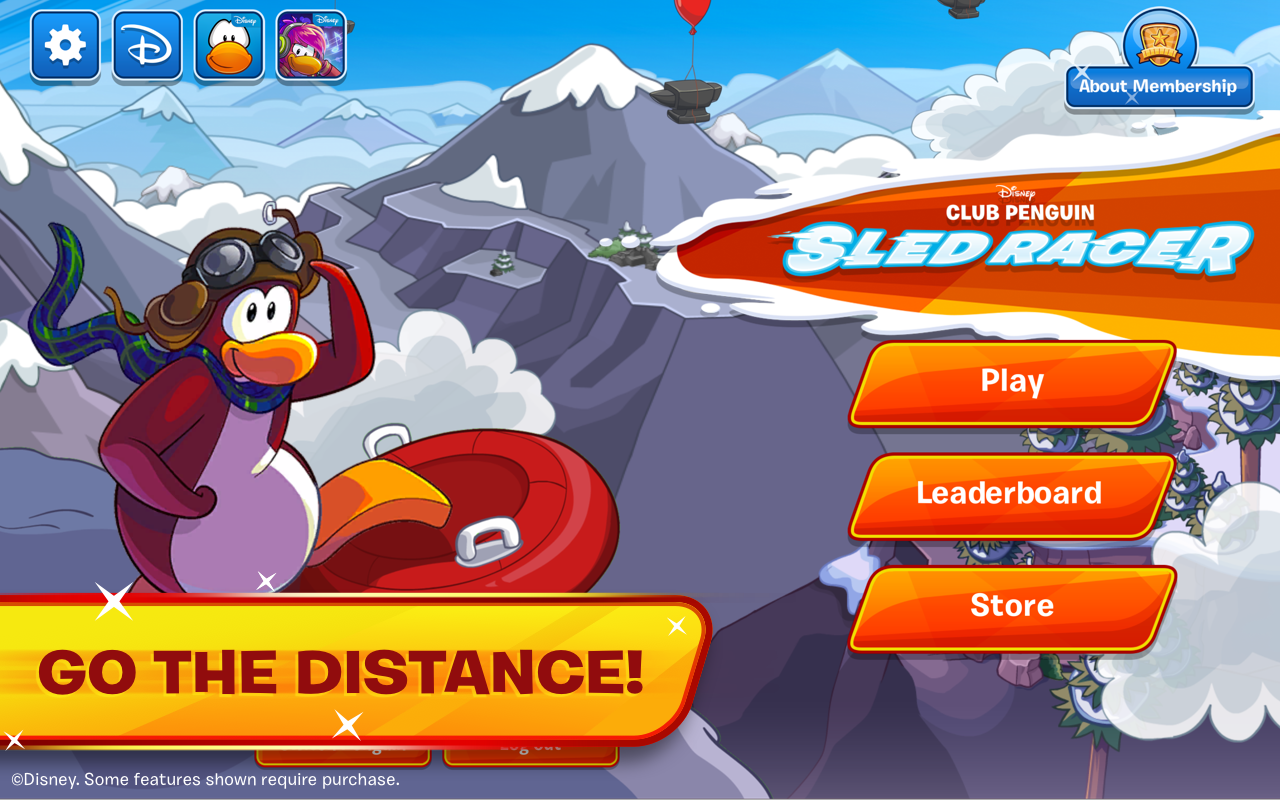Image resolution: width=1280 pixels, height=800 pixels.
Task: Open the Club Penguin penguin app icon
Action: [x=228, y=48]
